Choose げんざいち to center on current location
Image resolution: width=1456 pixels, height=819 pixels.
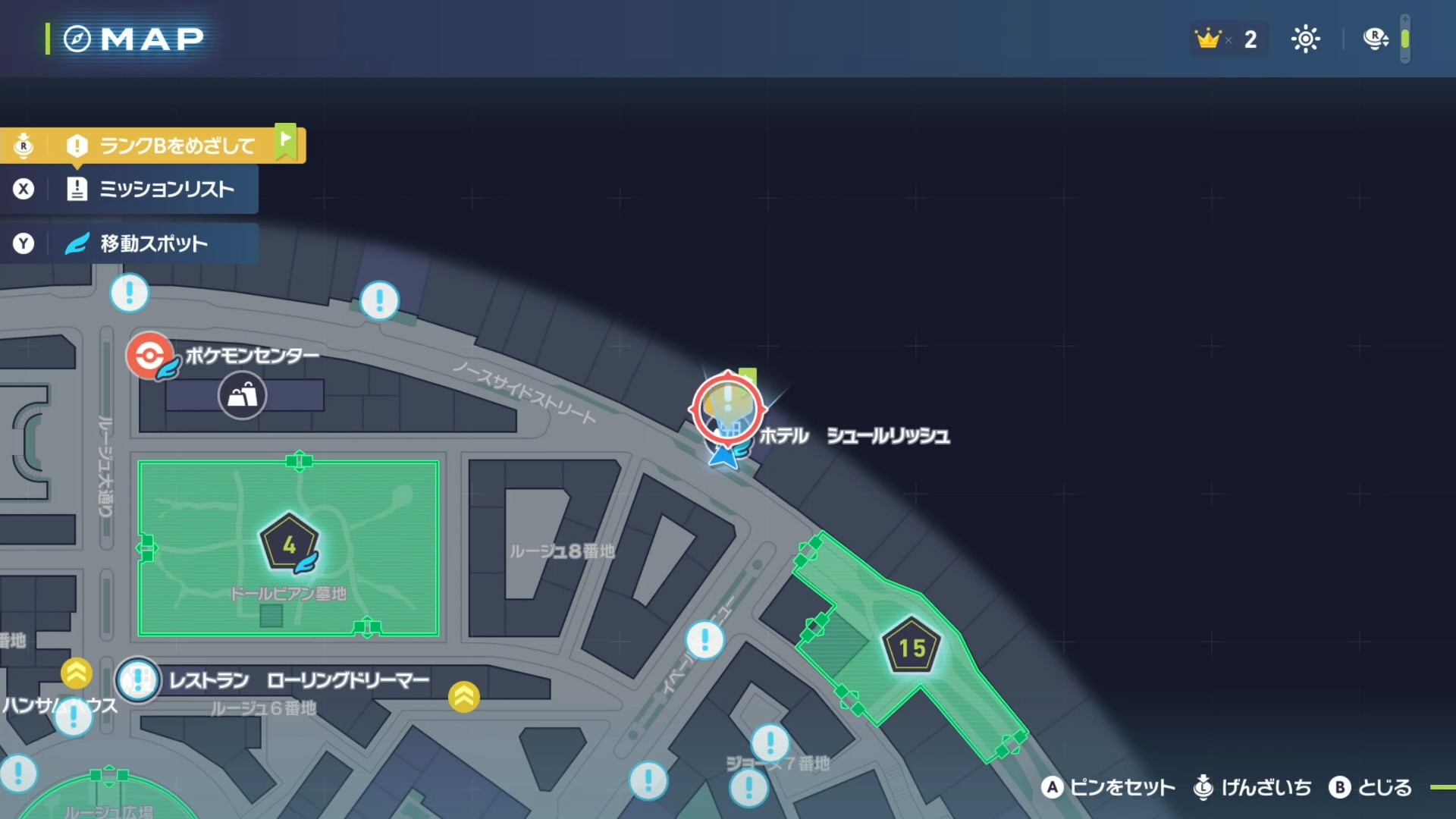(1253, 788)
